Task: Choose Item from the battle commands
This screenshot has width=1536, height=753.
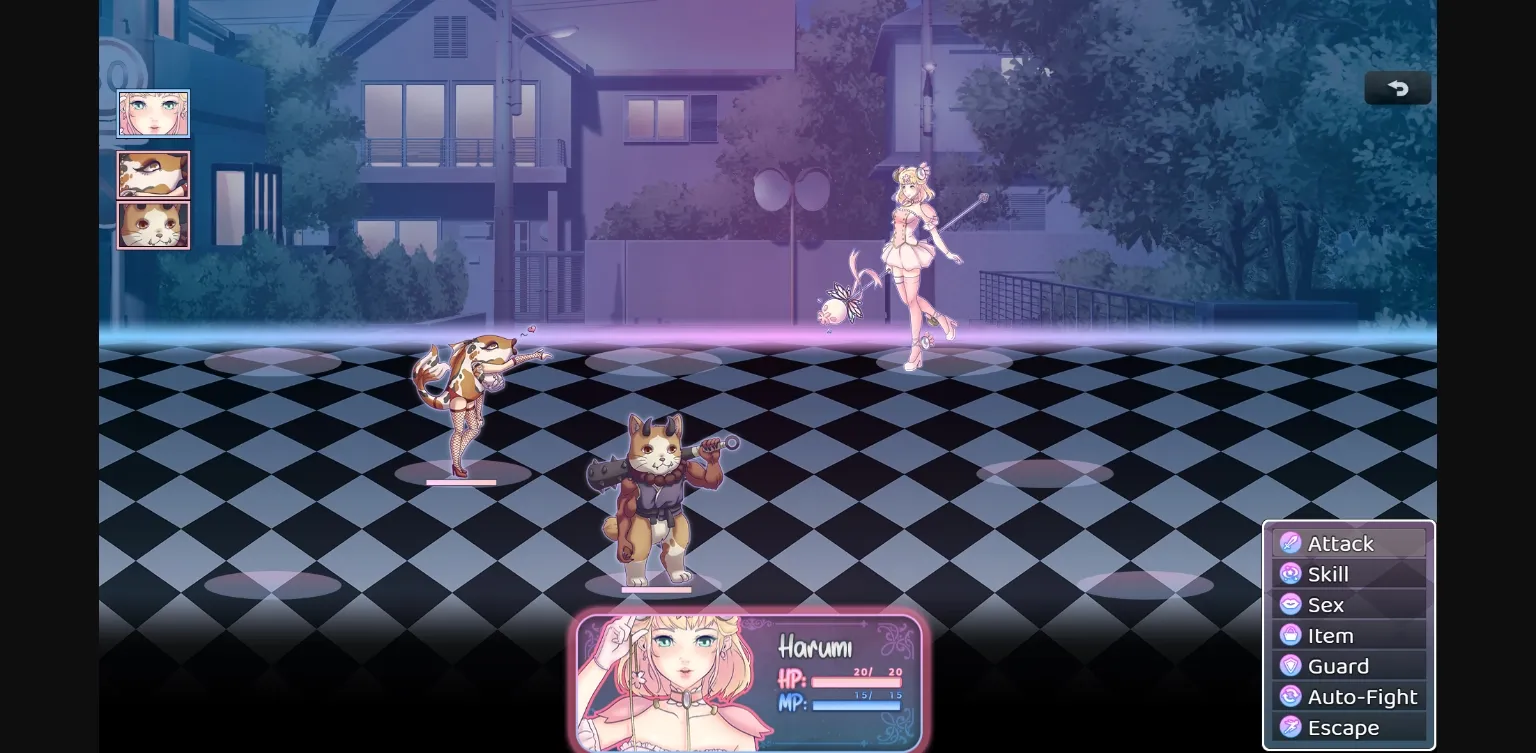Action: click(x=1330, y=635)
